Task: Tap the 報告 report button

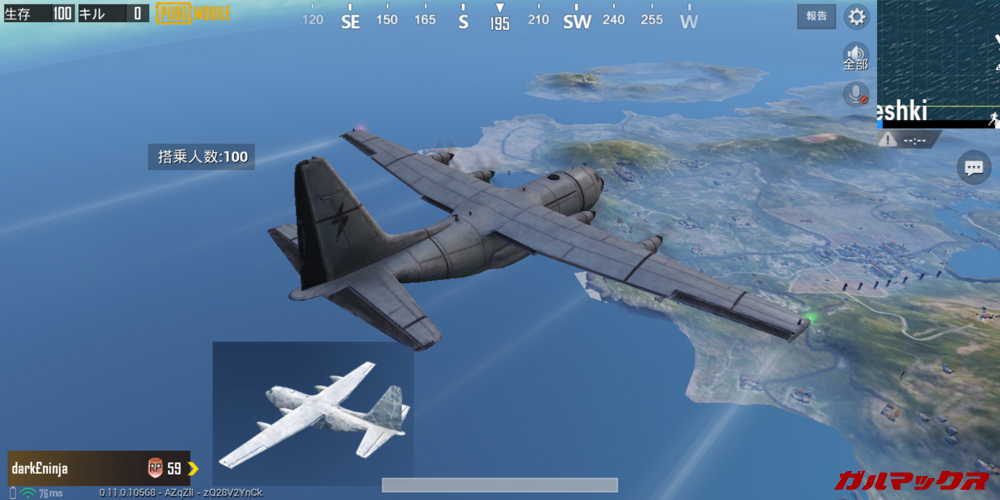Action: pyautogui.click(x=816, y=16)
